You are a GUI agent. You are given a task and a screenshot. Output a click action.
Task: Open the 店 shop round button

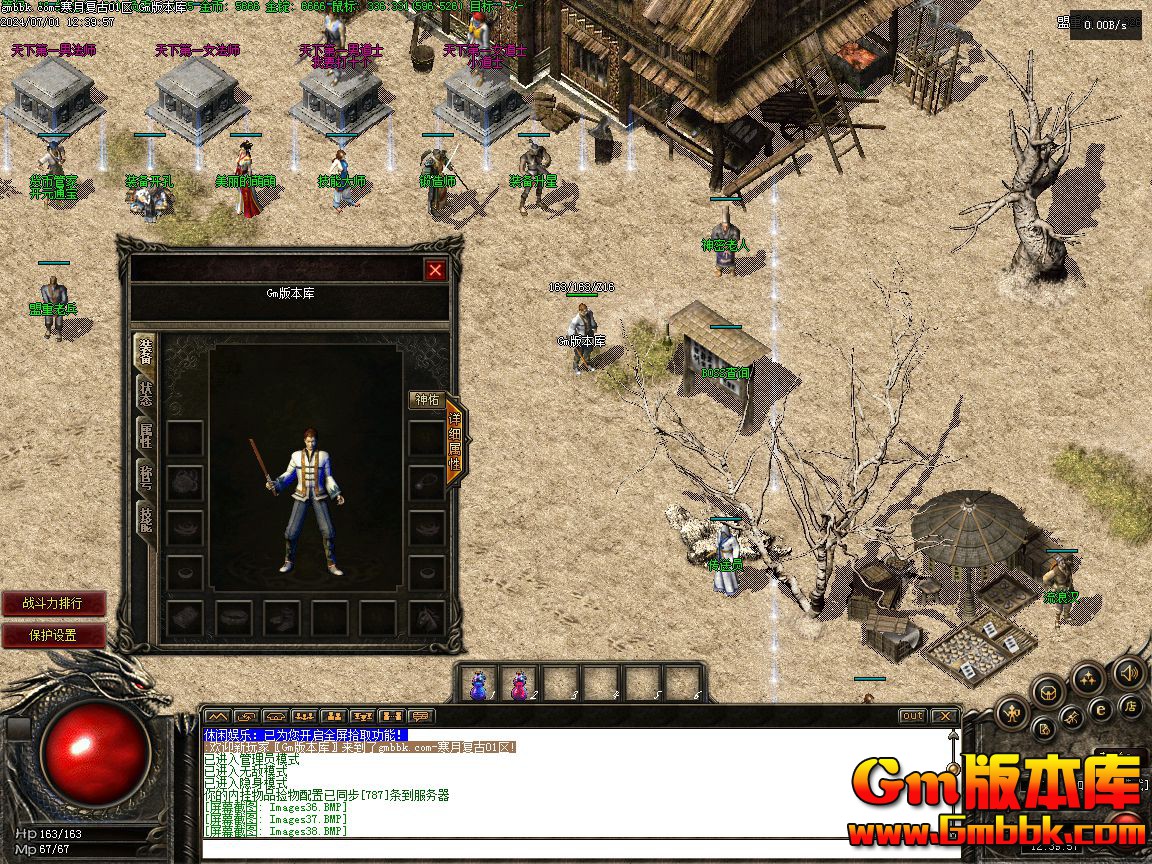[1130, 707]
